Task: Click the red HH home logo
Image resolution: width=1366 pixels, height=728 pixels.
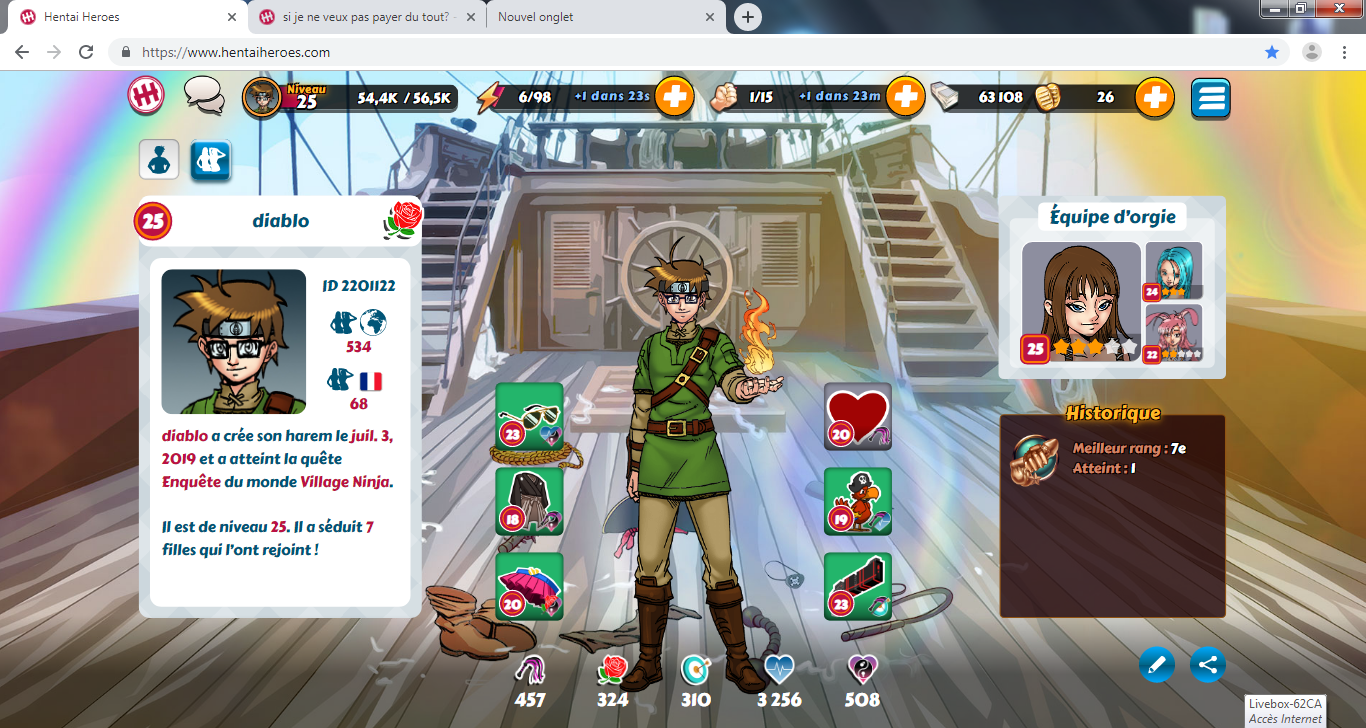Action: click(145, 96)
